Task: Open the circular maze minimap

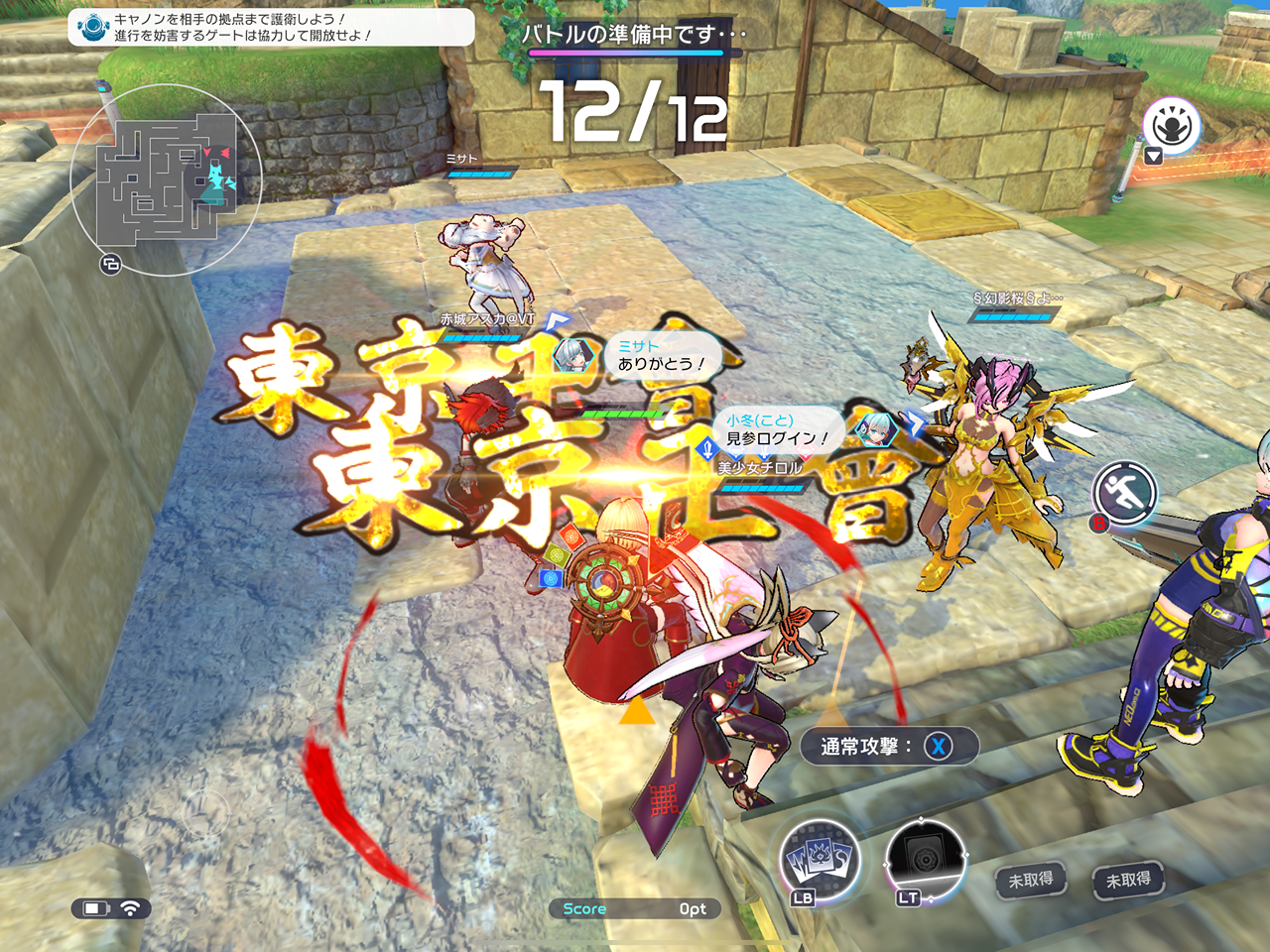Action: click(166, 179)
